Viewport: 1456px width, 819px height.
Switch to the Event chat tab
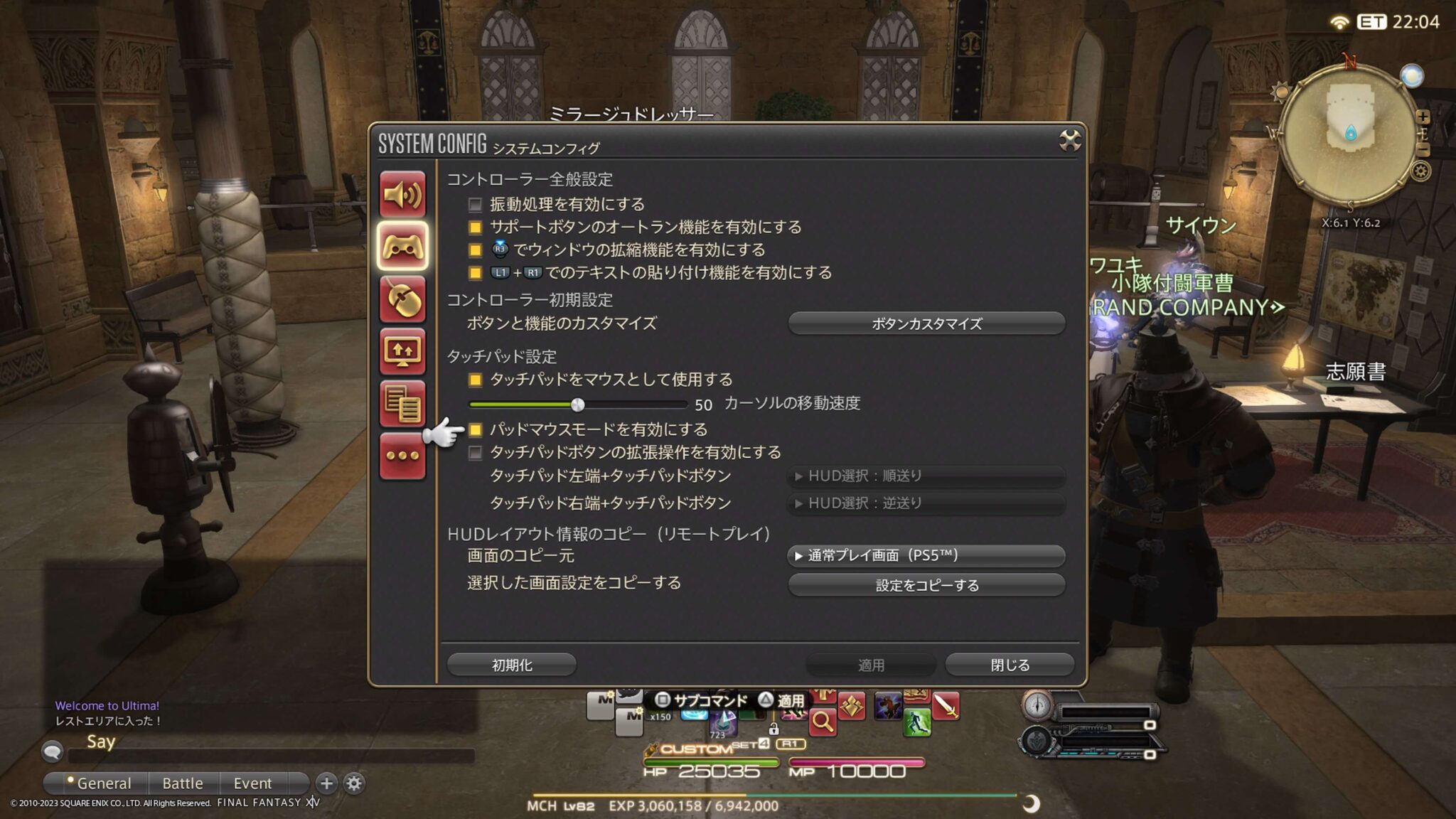(254, 783)
